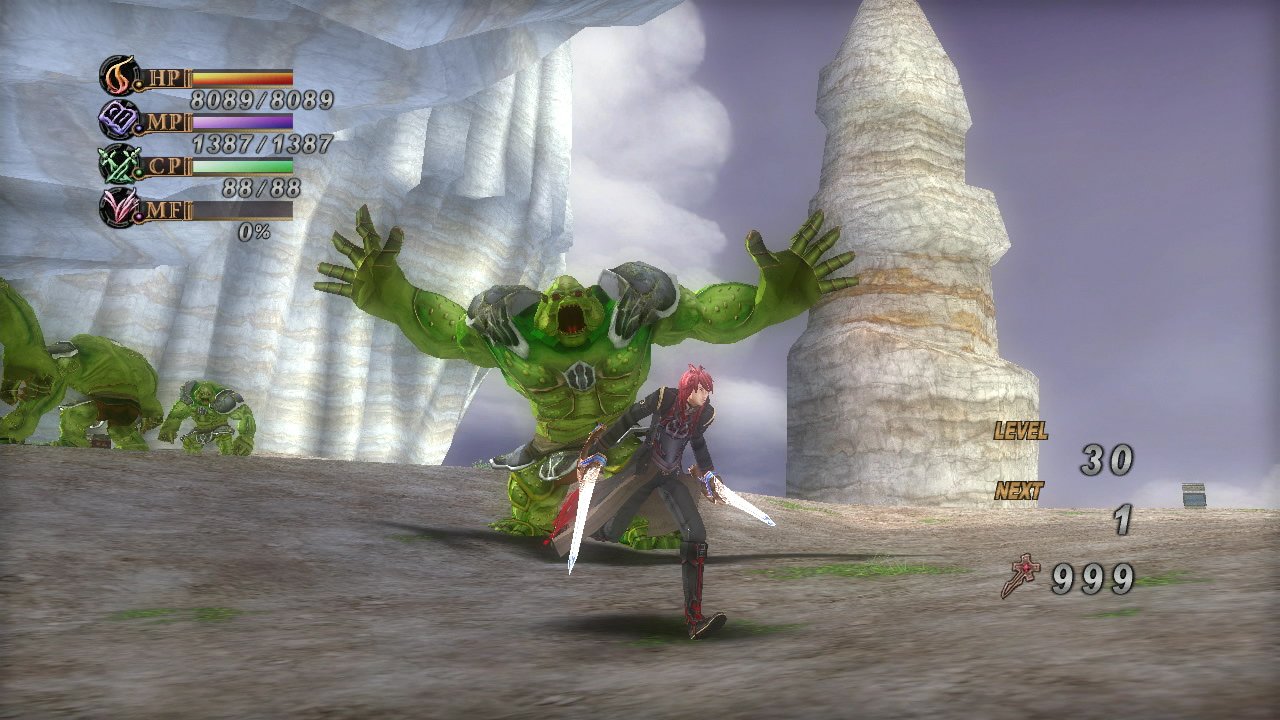Click the red dagger icon beside 999

(1021, 577)
